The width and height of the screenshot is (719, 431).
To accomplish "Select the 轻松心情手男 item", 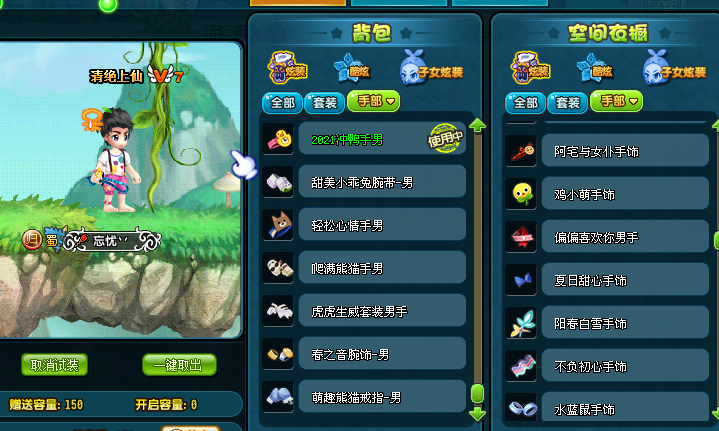I will [364, 225].
